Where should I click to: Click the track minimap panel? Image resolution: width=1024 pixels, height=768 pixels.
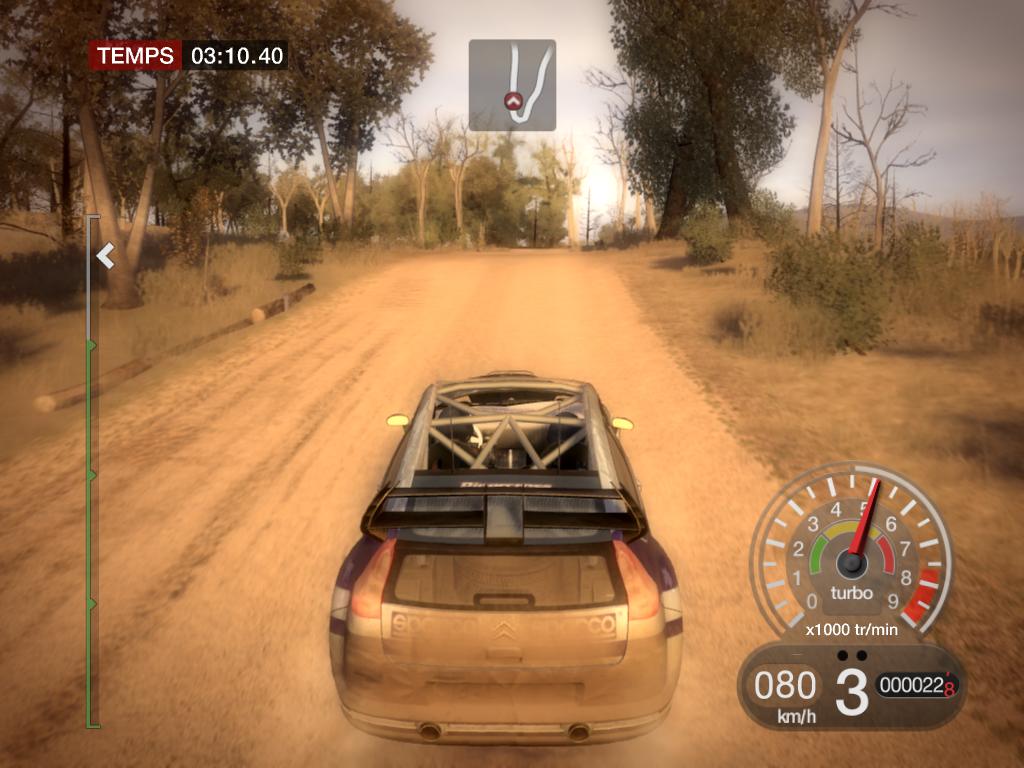(x=512, y=85)
